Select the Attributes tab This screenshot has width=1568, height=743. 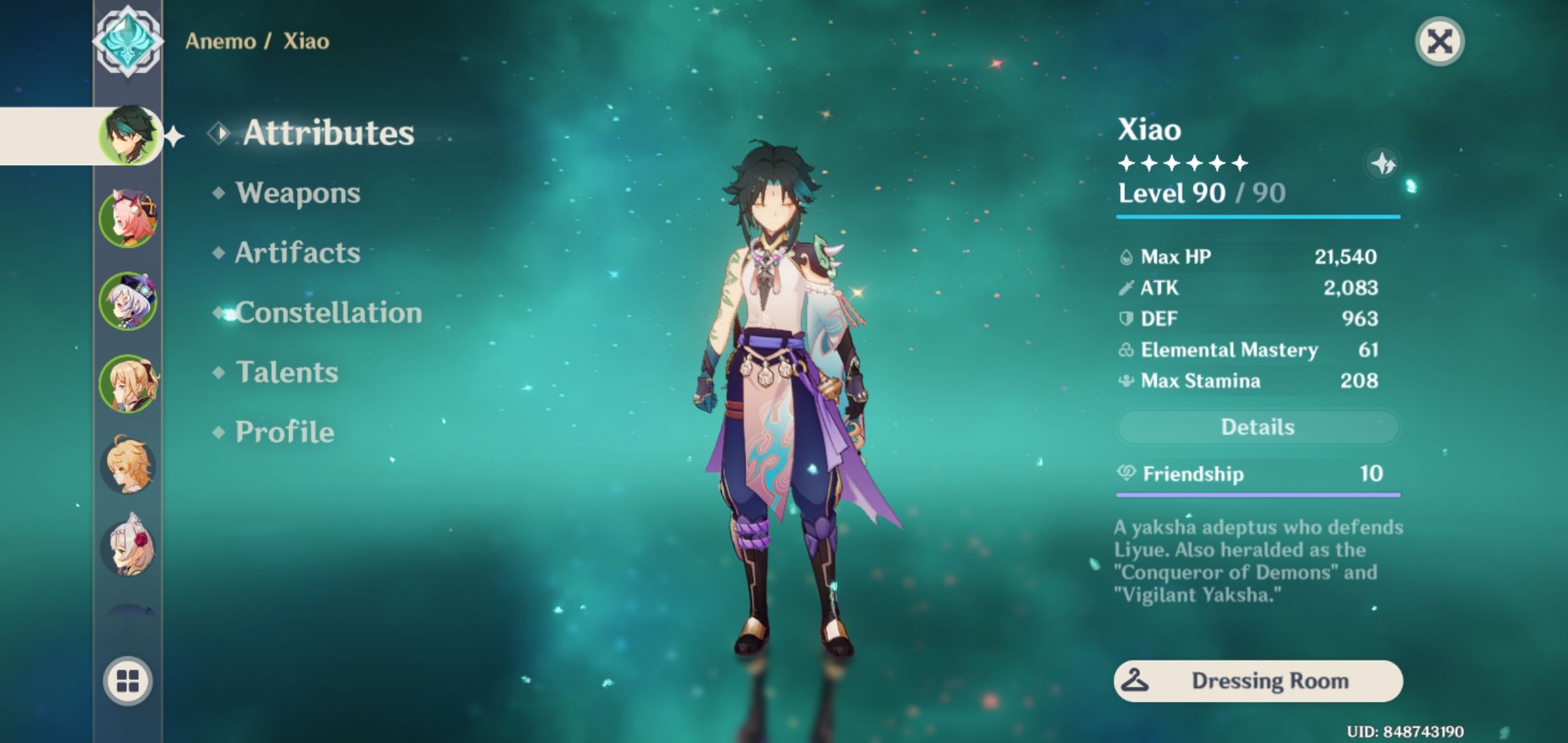(x=328, y=133)
